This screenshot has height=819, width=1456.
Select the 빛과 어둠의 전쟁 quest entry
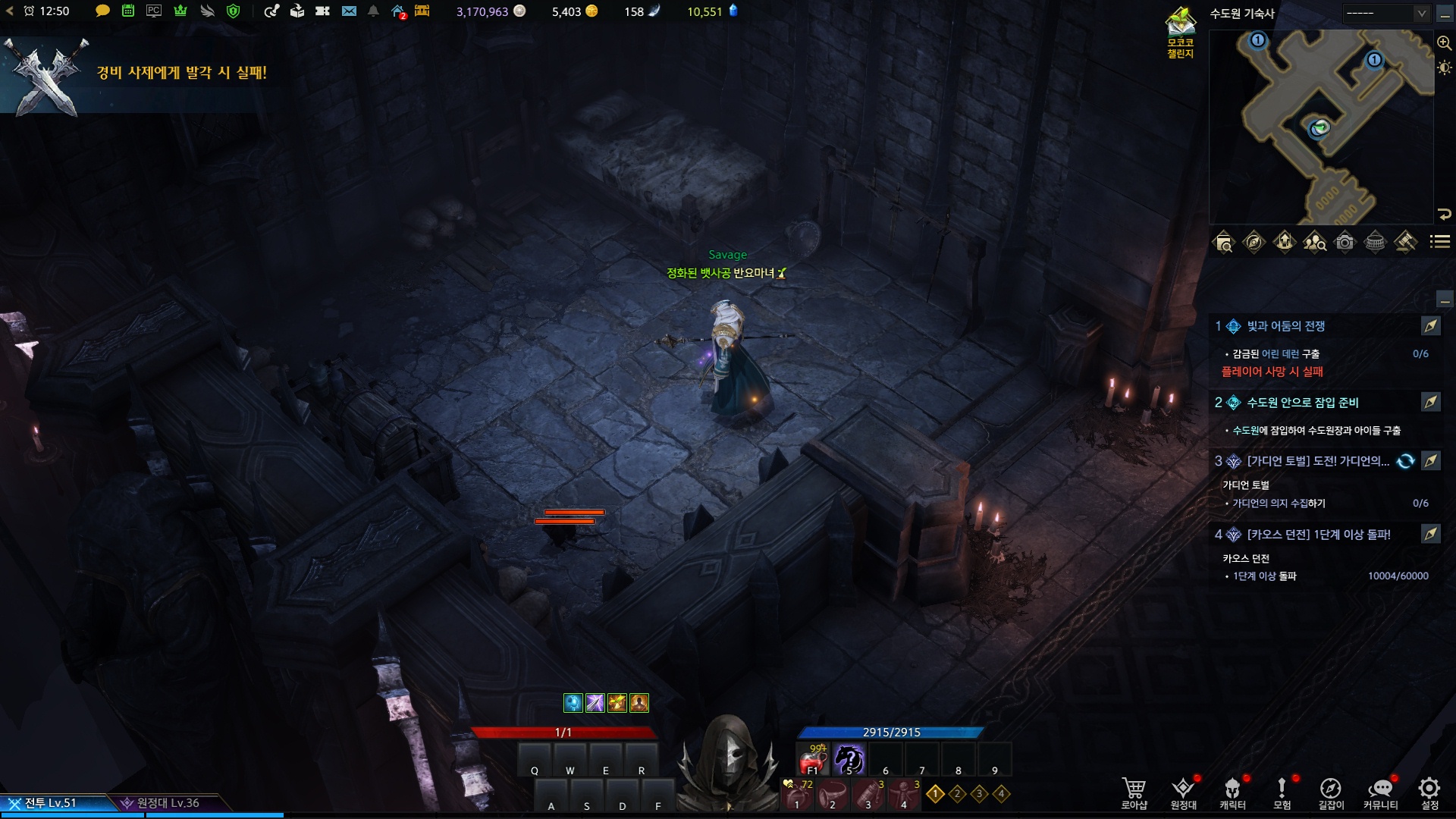1286,326
